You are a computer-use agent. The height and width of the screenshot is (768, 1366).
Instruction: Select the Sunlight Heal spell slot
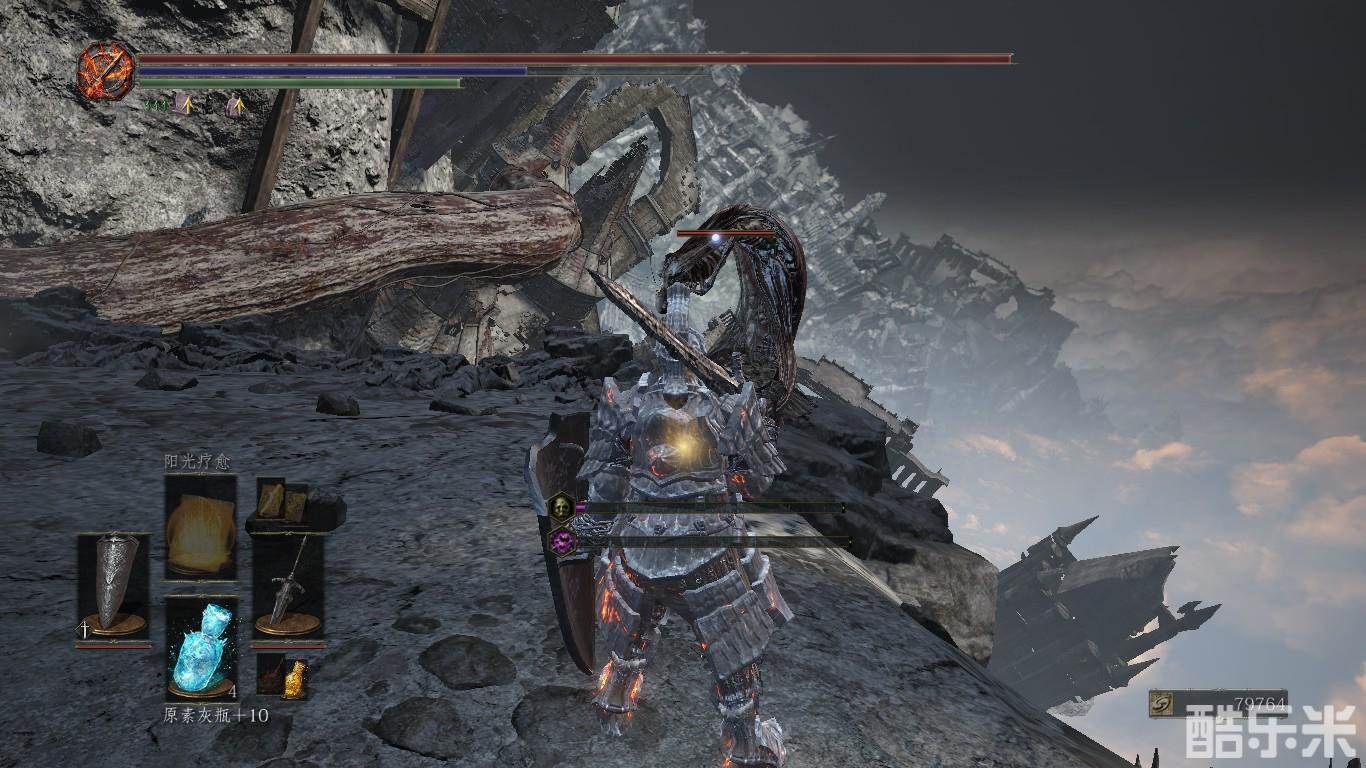pos(200,526)
